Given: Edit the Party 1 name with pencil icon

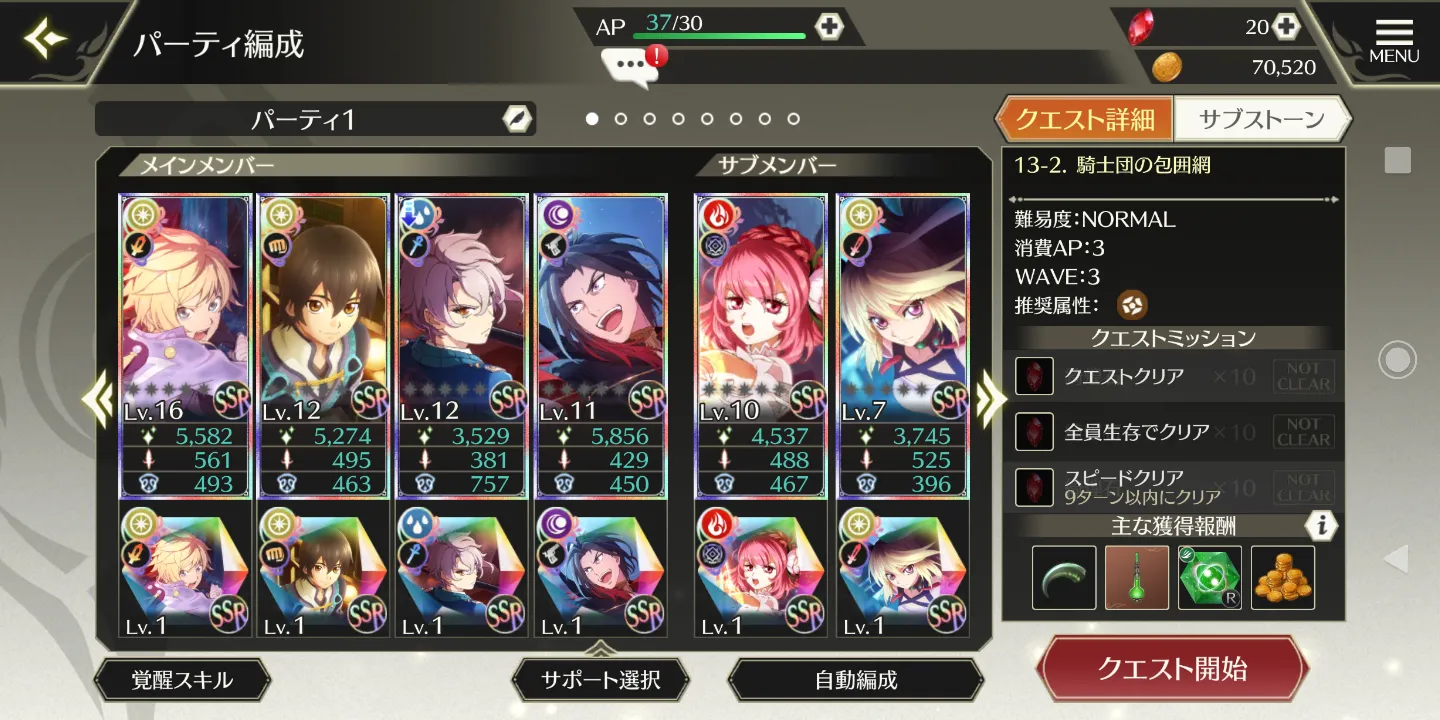Looking at the screenshot, I should click(516, 119).
